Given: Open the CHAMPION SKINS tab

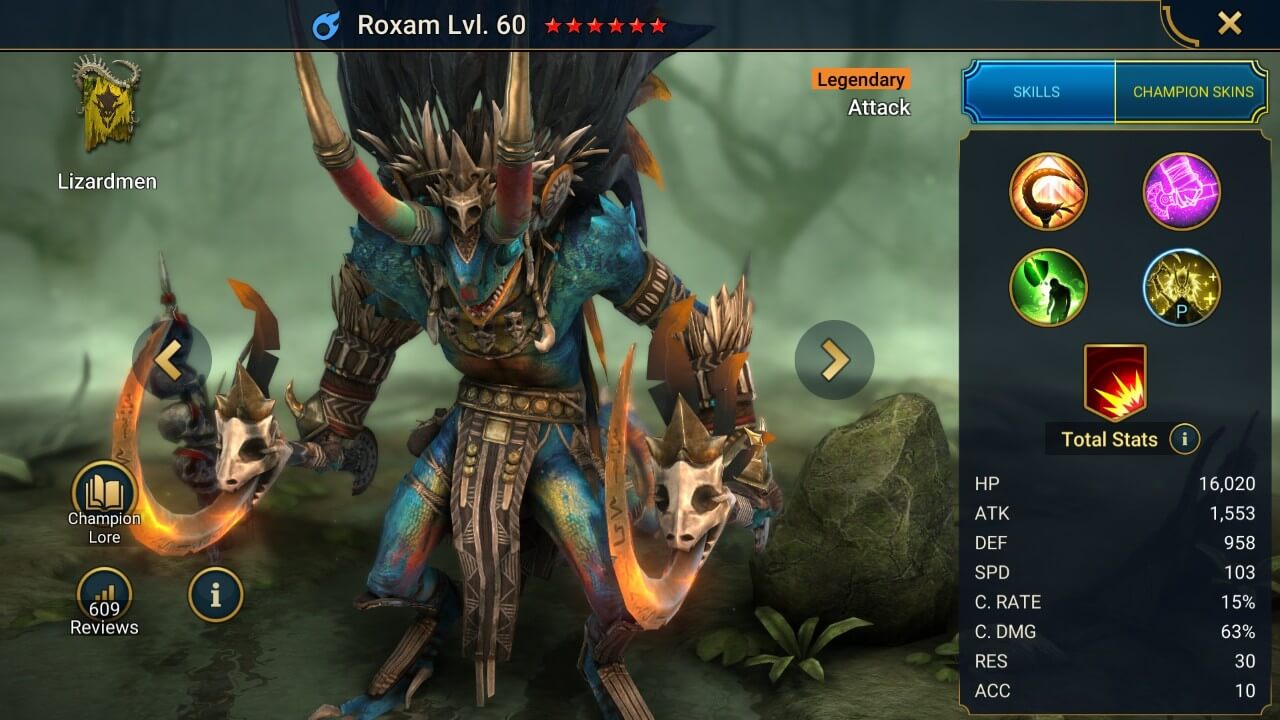Looking at the screenshot, I should point(1192,91).
